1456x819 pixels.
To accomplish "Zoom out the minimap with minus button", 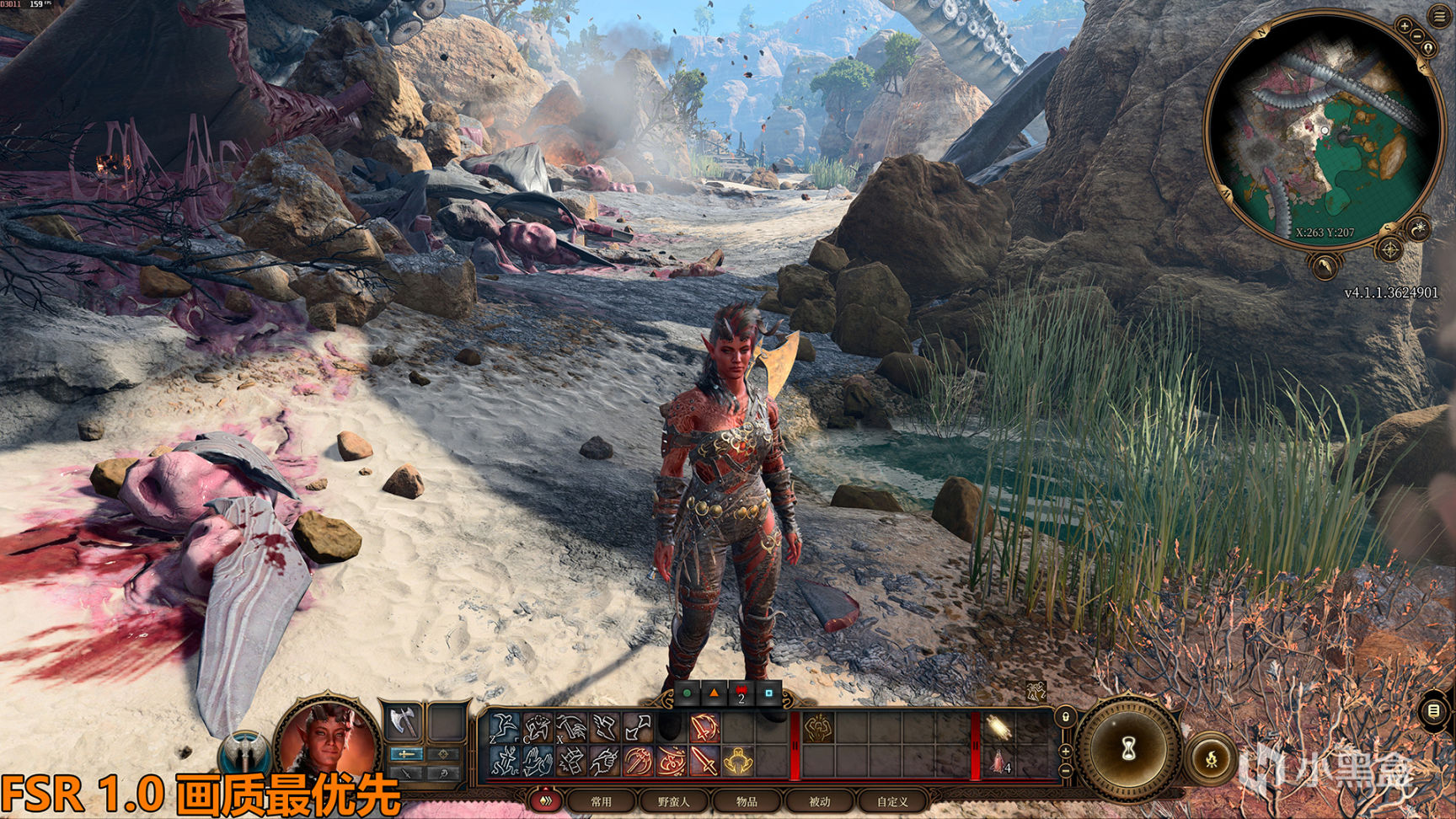I will click(1417, 36).
